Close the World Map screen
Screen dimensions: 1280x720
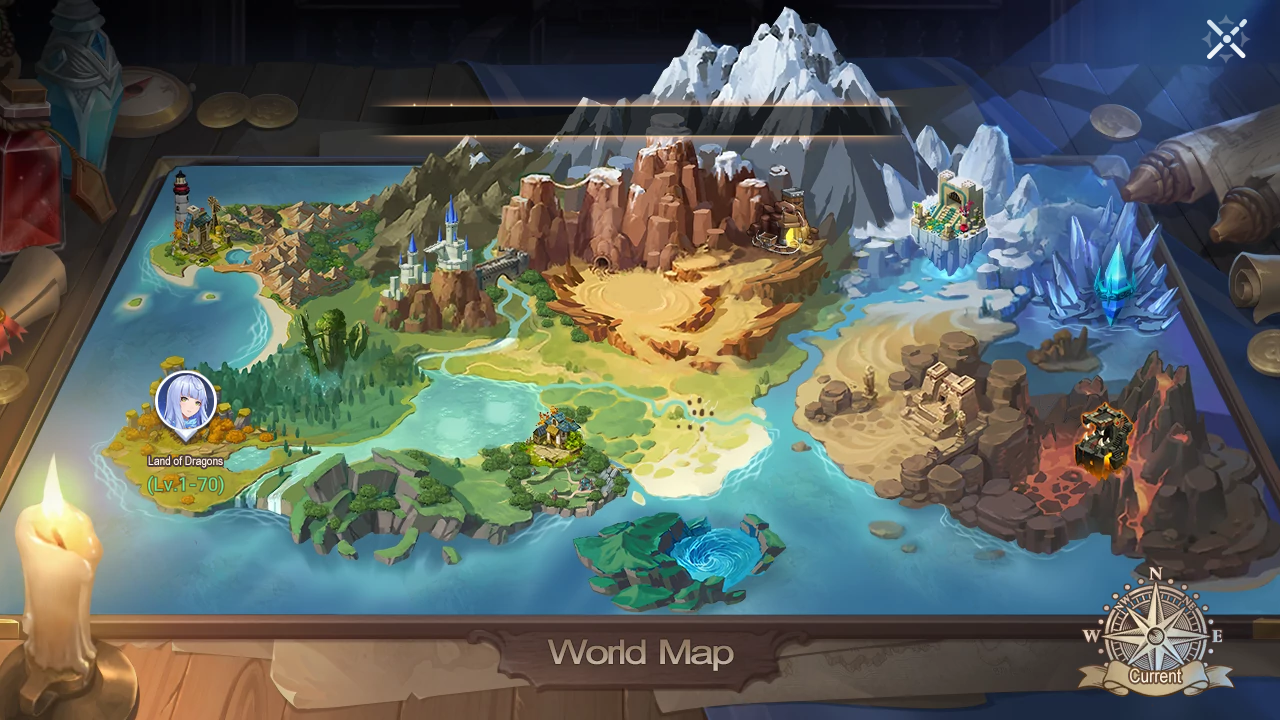[1226, 39]
